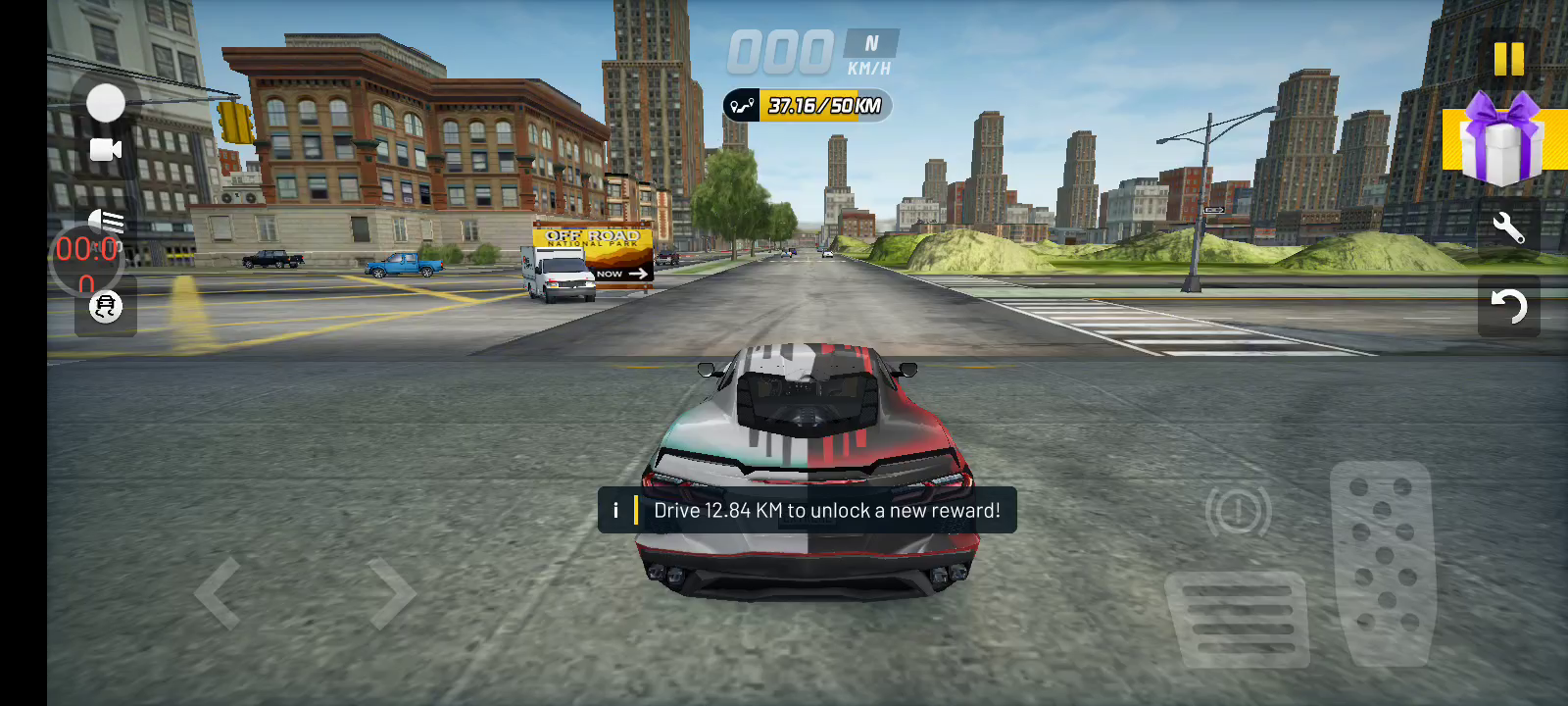Tap the drive-to-unlock reward notification

coord(808,510)
